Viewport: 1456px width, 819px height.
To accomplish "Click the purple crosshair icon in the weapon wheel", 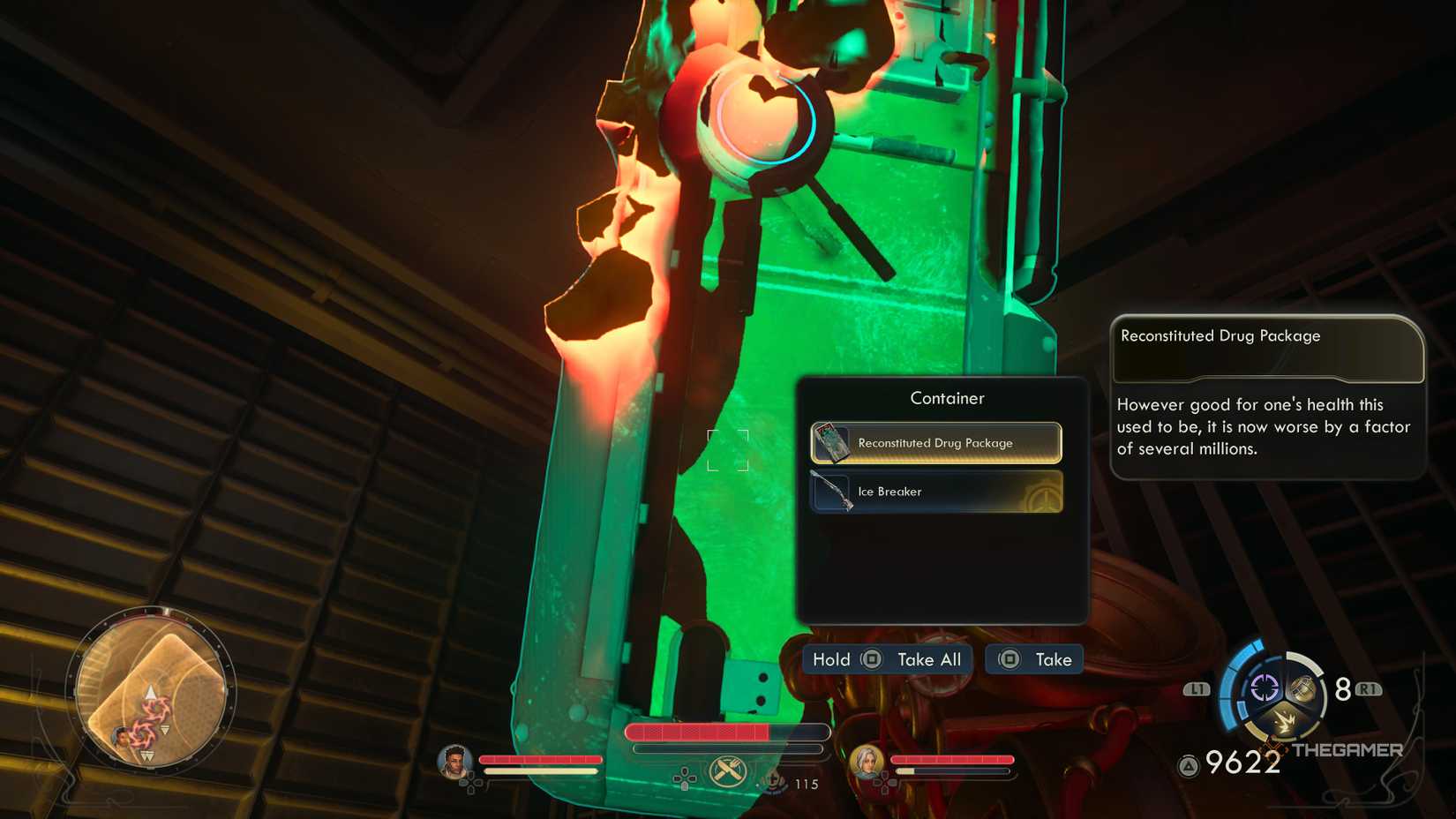I will click(x=1265, y=687).
